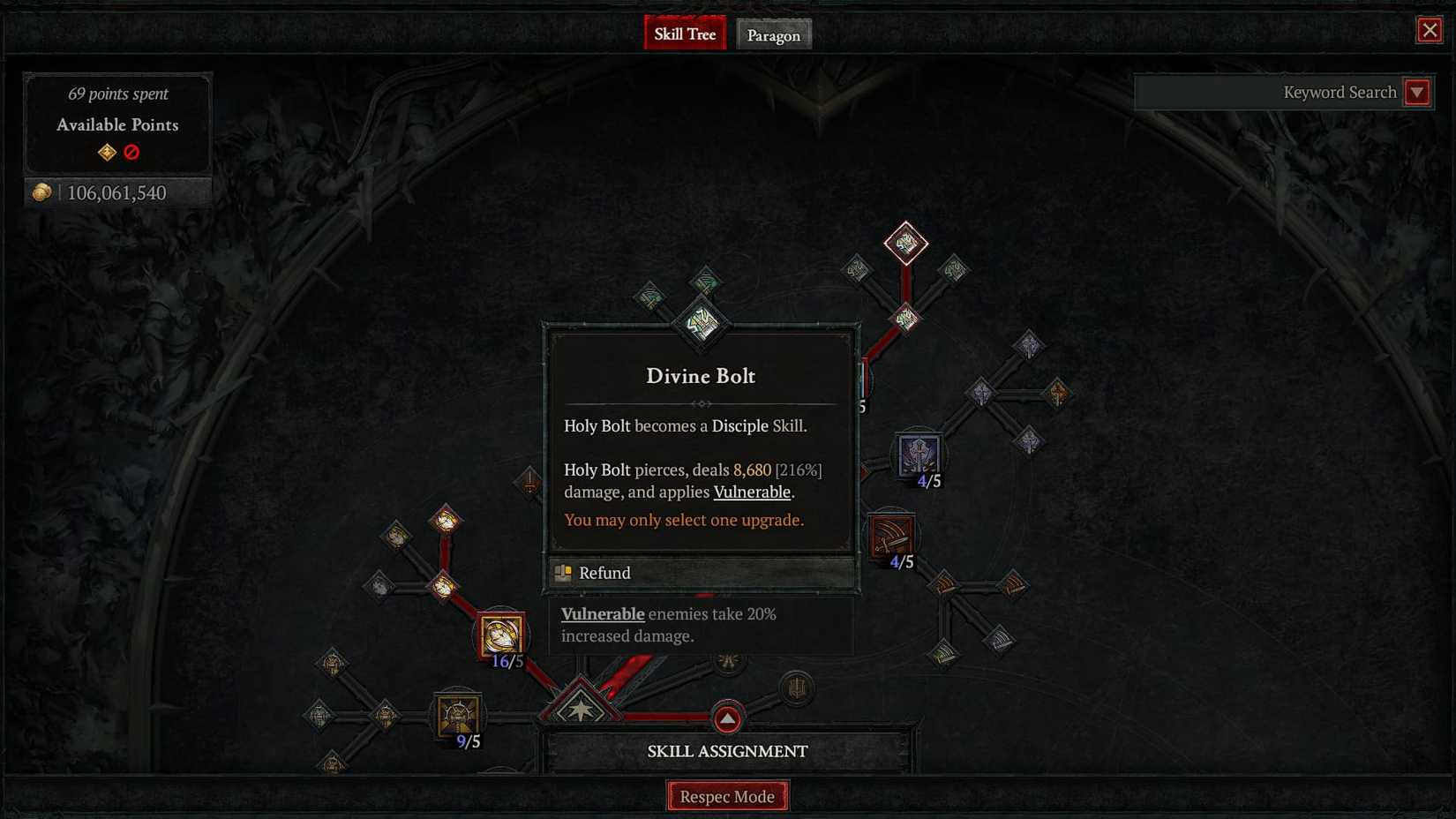Click the blue sword skill node at 4/5
Image resolution: width=1456 pixels, height=819 pixels.
tap(919, 452)
